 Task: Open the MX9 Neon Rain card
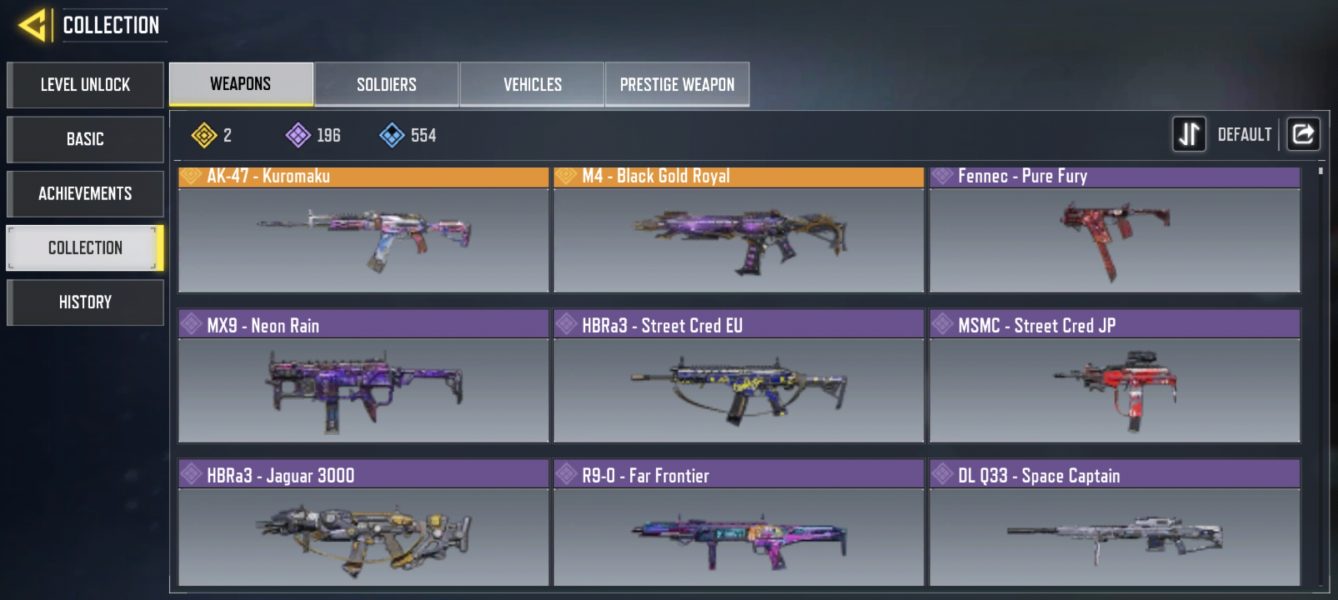[363, 377]
